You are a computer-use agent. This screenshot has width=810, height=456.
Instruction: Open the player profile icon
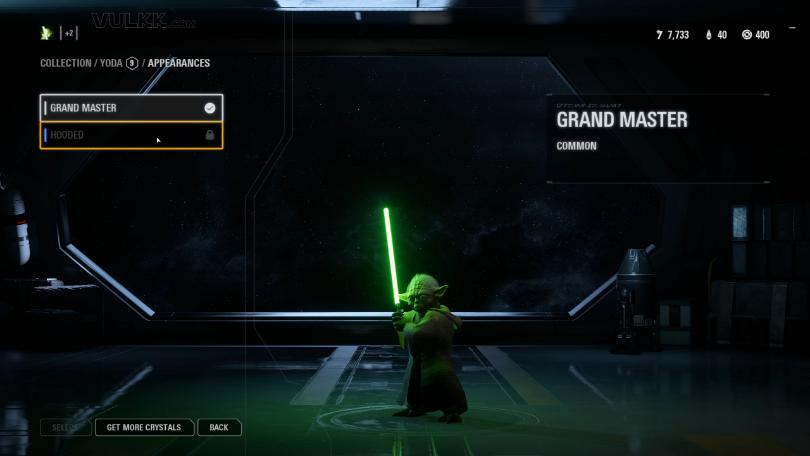point(46,33)
